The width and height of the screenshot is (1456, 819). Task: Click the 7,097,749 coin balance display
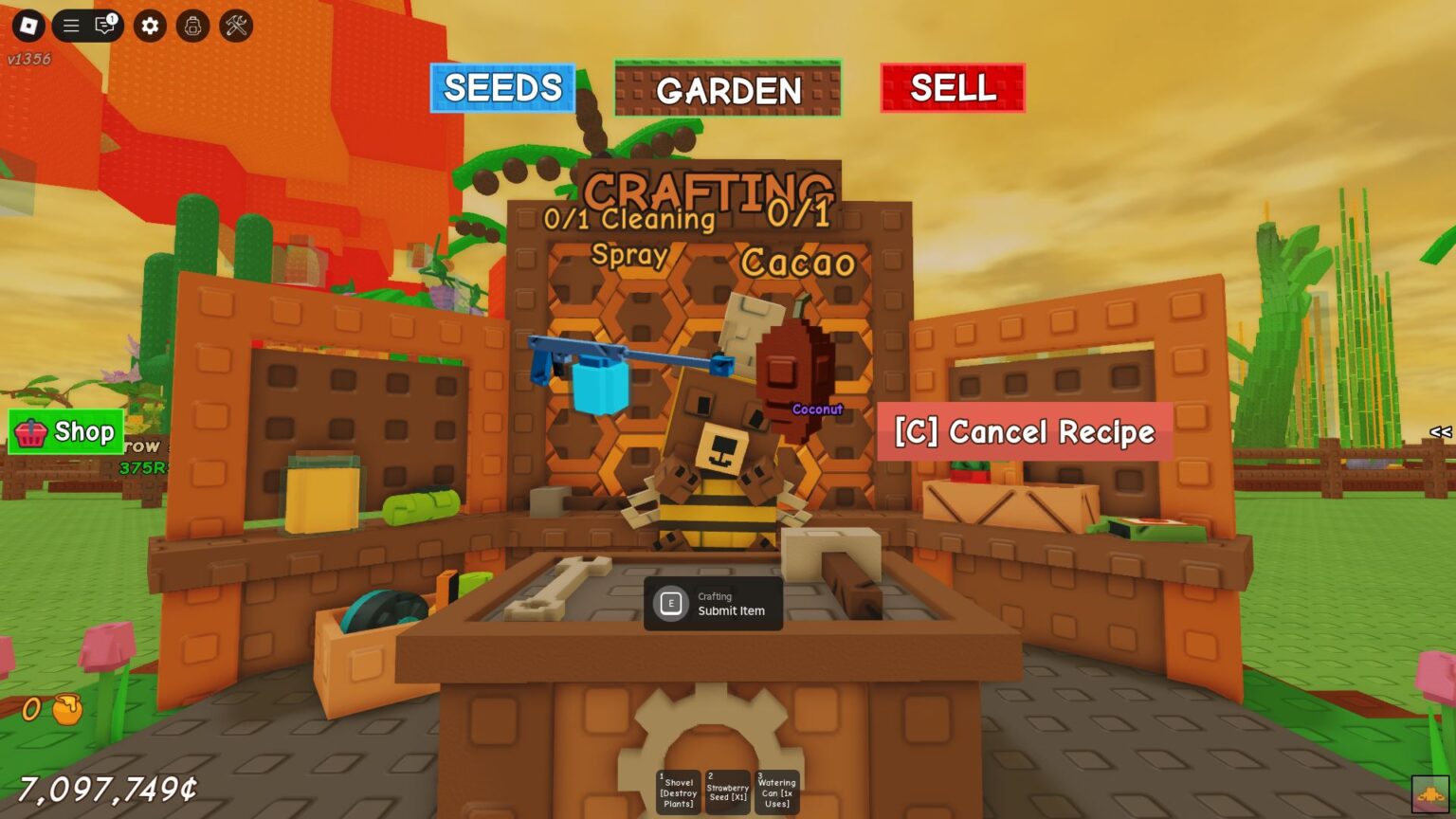[x=107, y=788]
